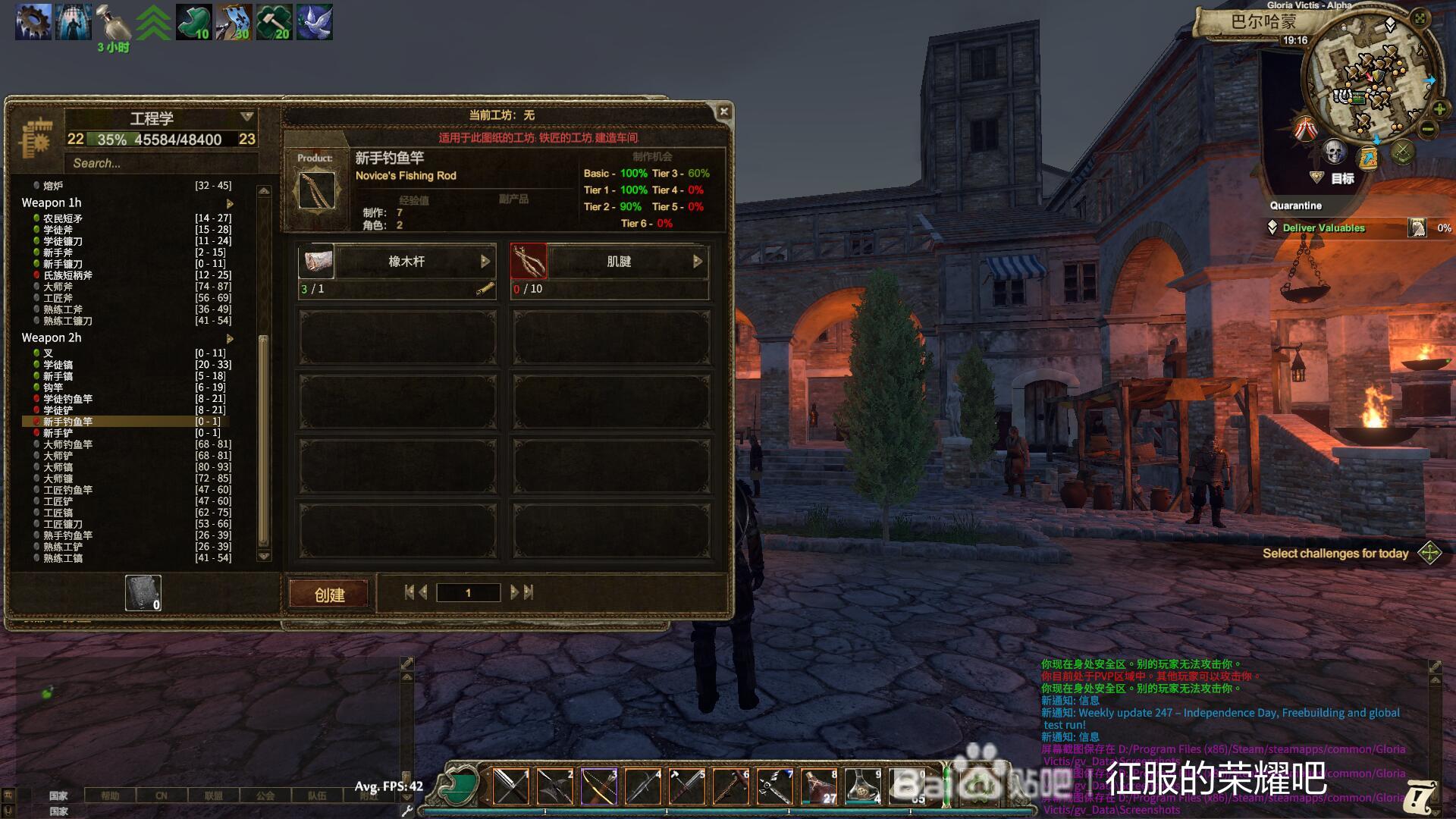
Task: Choose the 农民短矛 recipe
Action: coord(63,218)
